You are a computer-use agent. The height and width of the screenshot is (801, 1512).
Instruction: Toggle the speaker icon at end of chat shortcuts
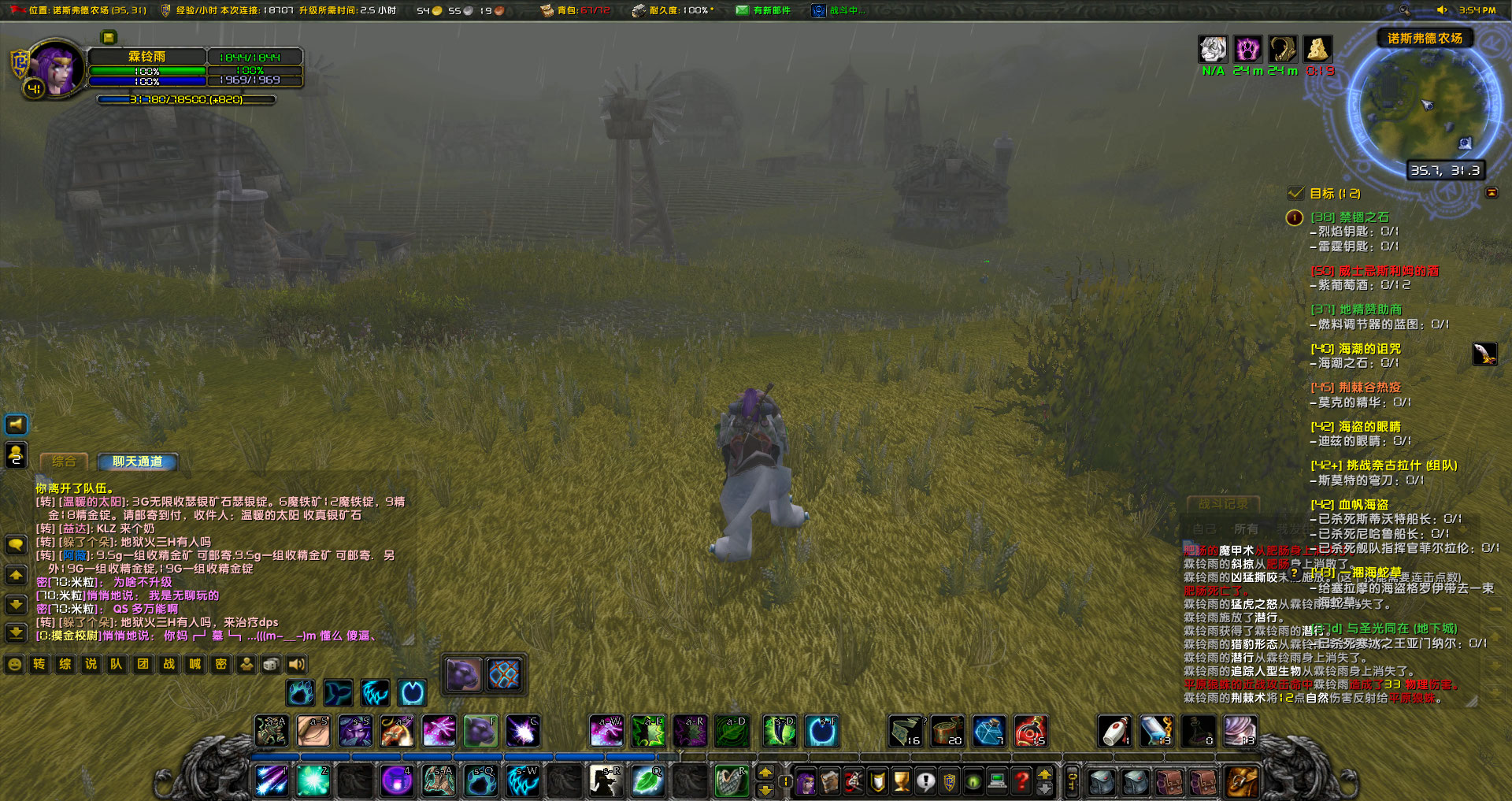click(295, 664)
